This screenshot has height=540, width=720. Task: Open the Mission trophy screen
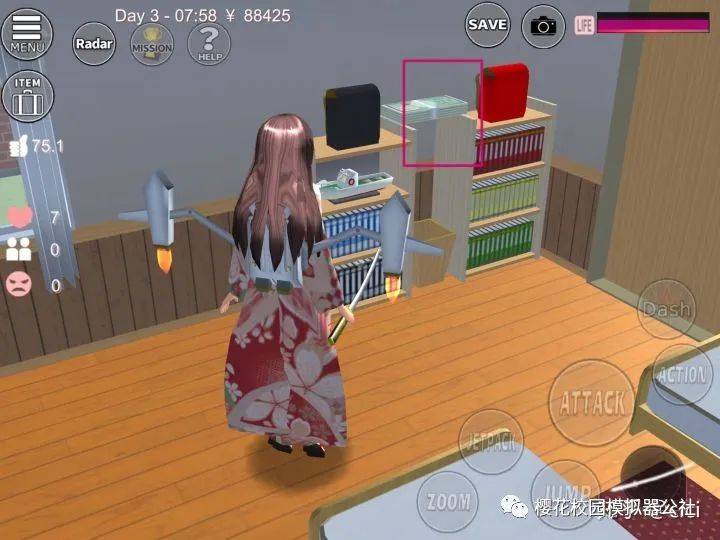pos(151,44)
